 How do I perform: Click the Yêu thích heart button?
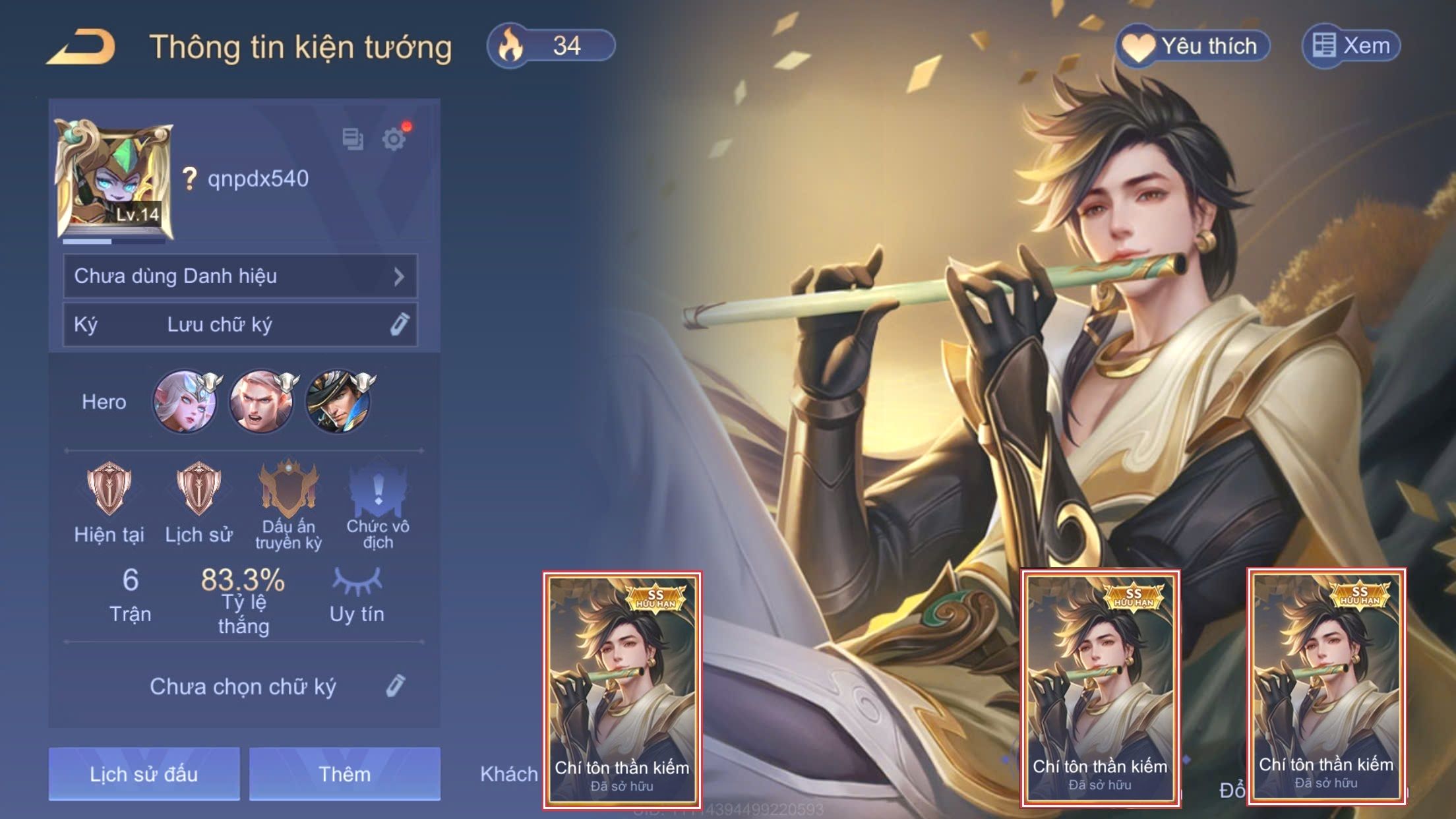tap(1192, 46)
